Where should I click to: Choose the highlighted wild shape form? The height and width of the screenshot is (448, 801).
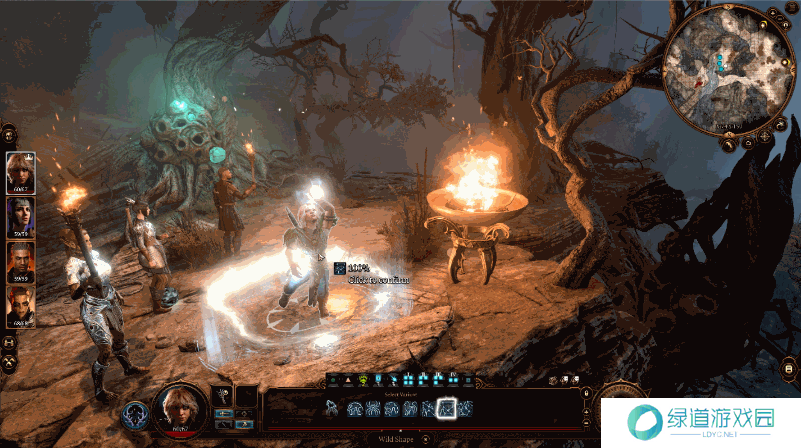pyautogui.click(x=448, y=408)
